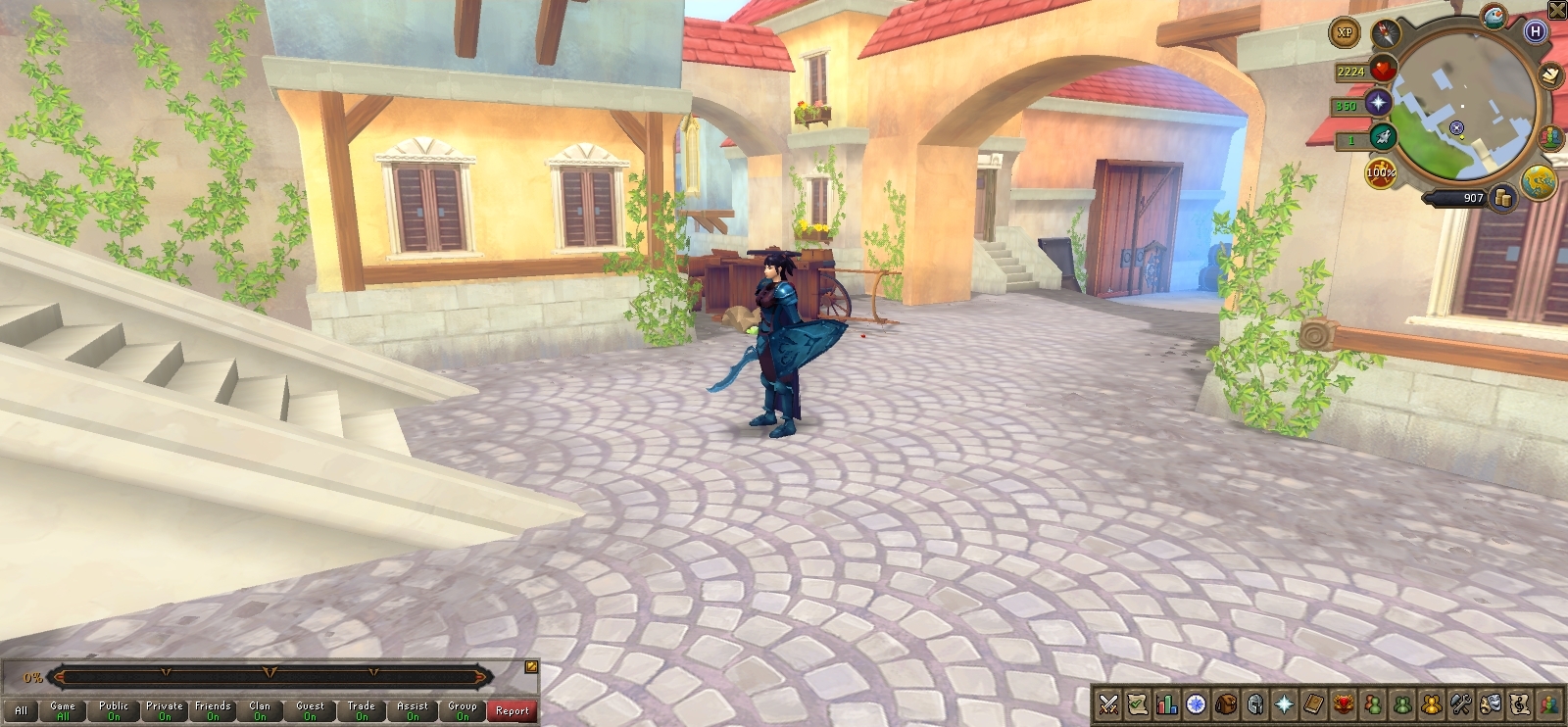Click the snowman icon above the minimap

point(1494,15)
